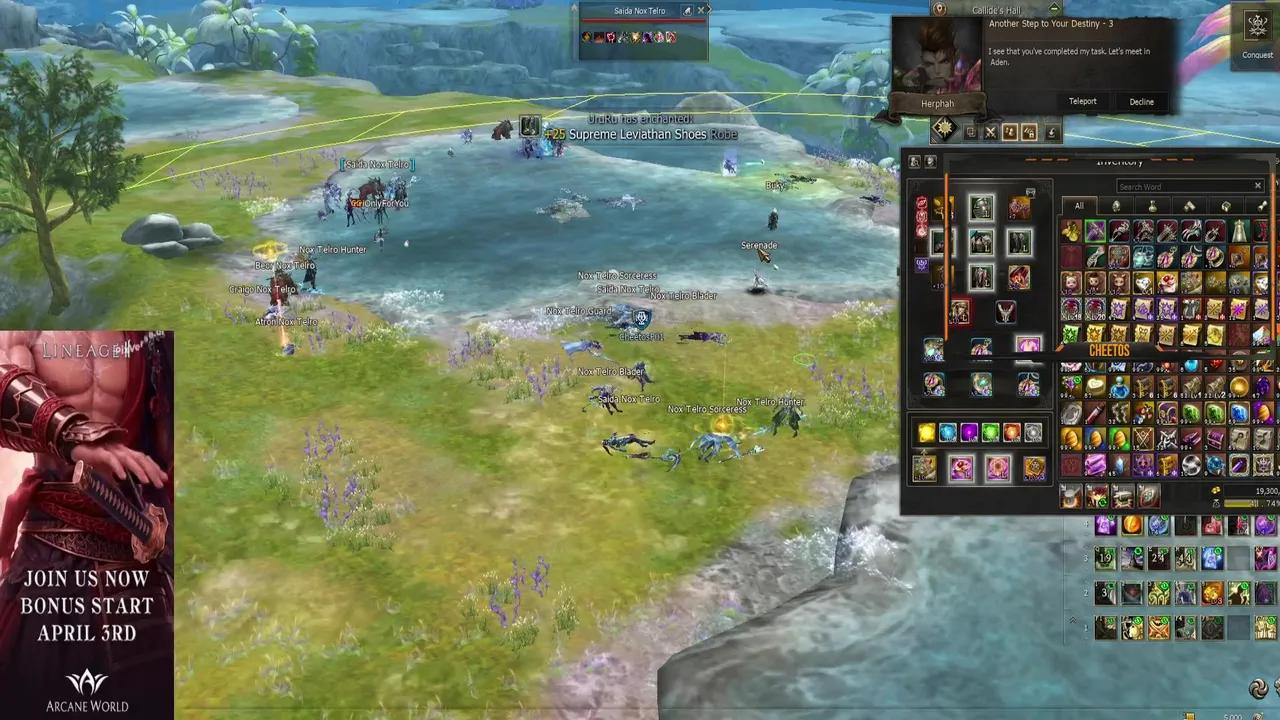Viewport: 1280px width, 720px height.
Task: Click the red HP bar of Saida Nox Telro
Action: (640, 21)
